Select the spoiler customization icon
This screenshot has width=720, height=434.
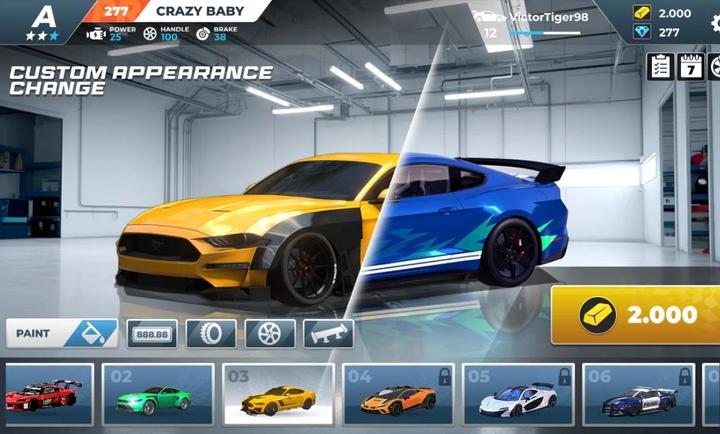tap(329, 334)
